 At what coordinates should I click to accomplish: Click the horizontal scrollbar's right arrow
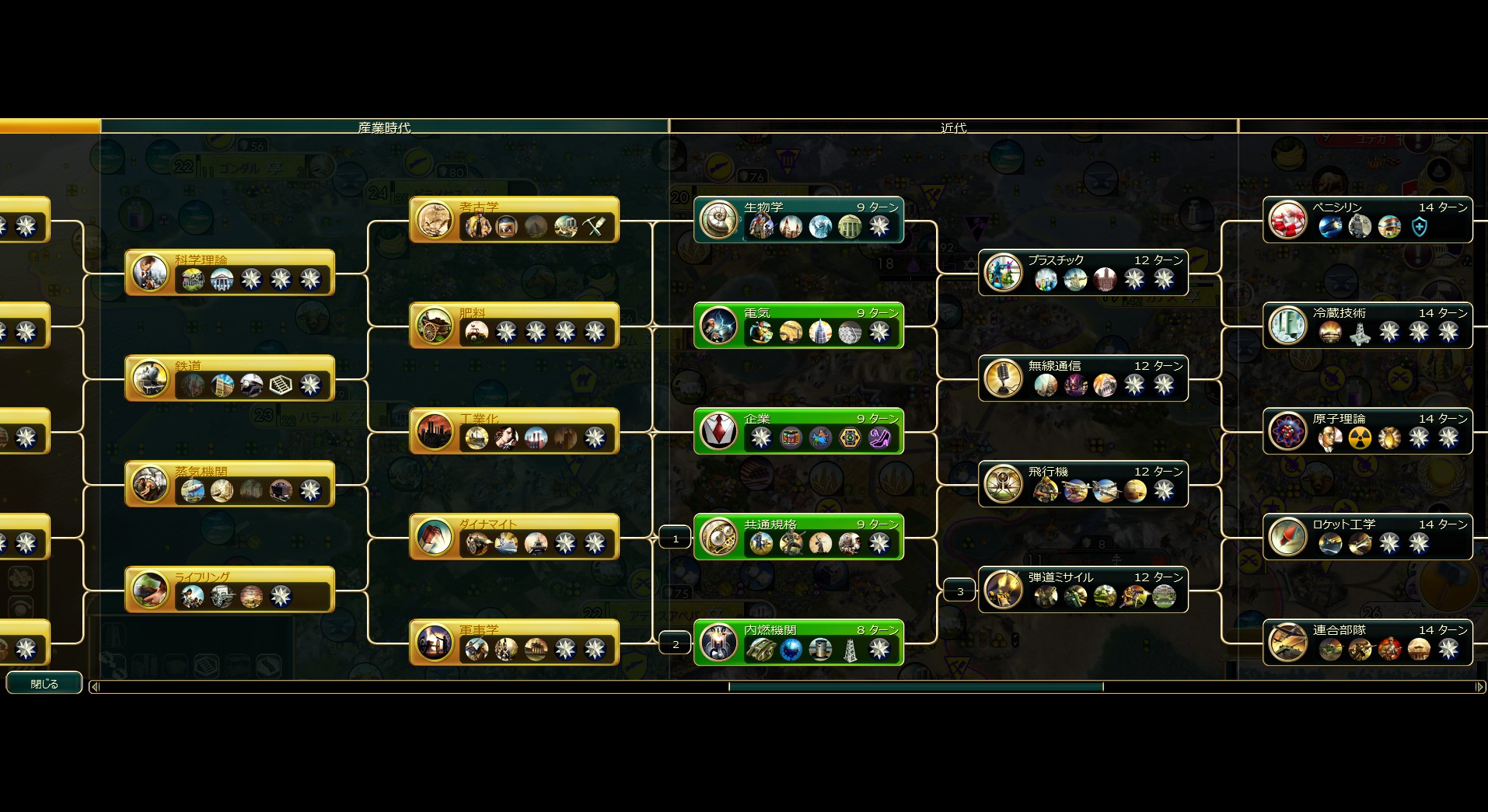click(x=1479, y=687)
